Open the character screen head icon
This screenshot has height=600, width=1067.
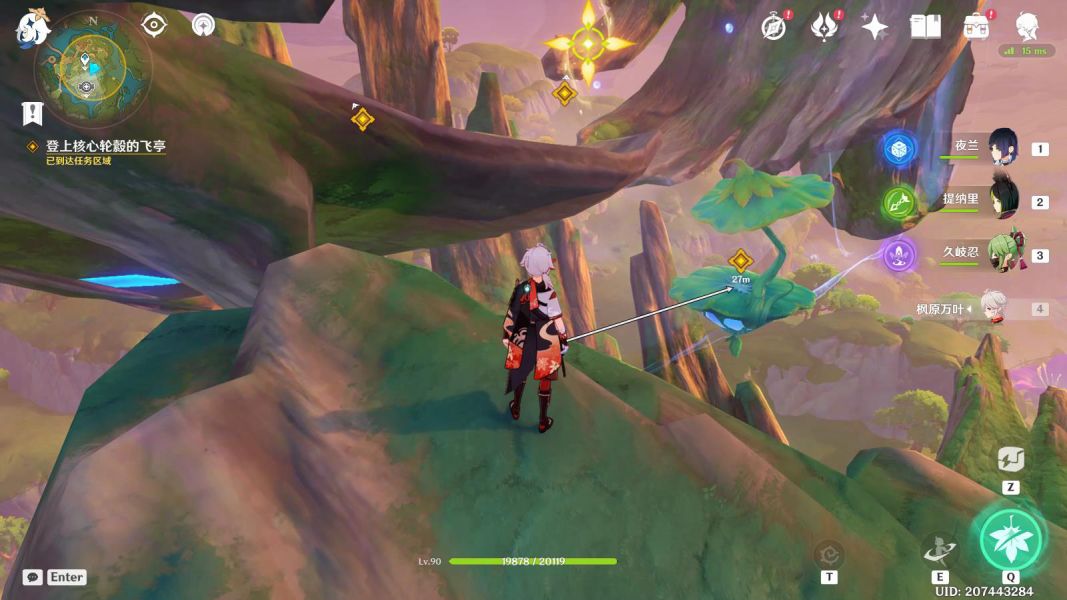(x=1027, y=26)
